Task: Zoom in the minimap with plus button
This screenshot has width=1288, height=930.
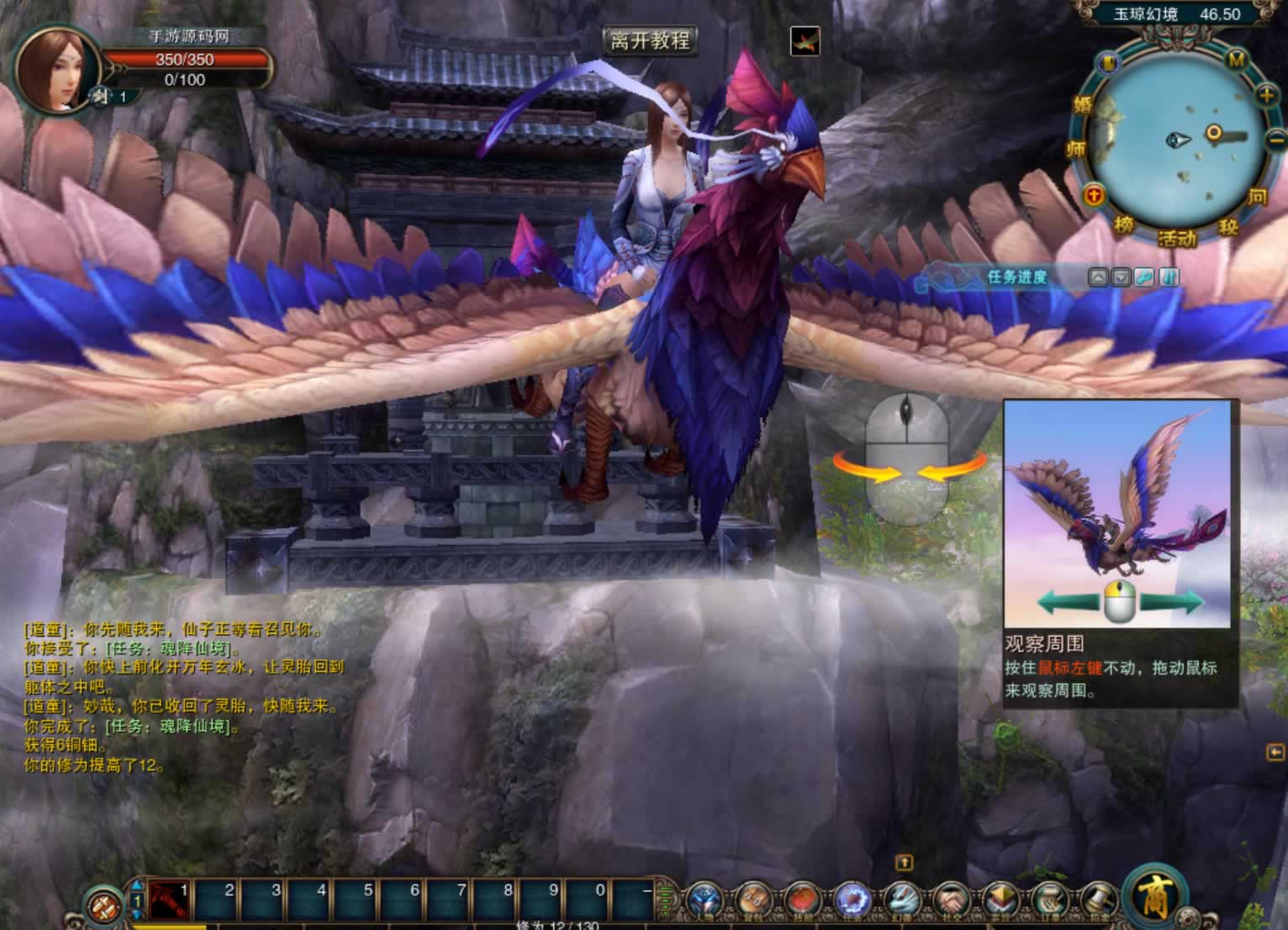Action: 1267,95
